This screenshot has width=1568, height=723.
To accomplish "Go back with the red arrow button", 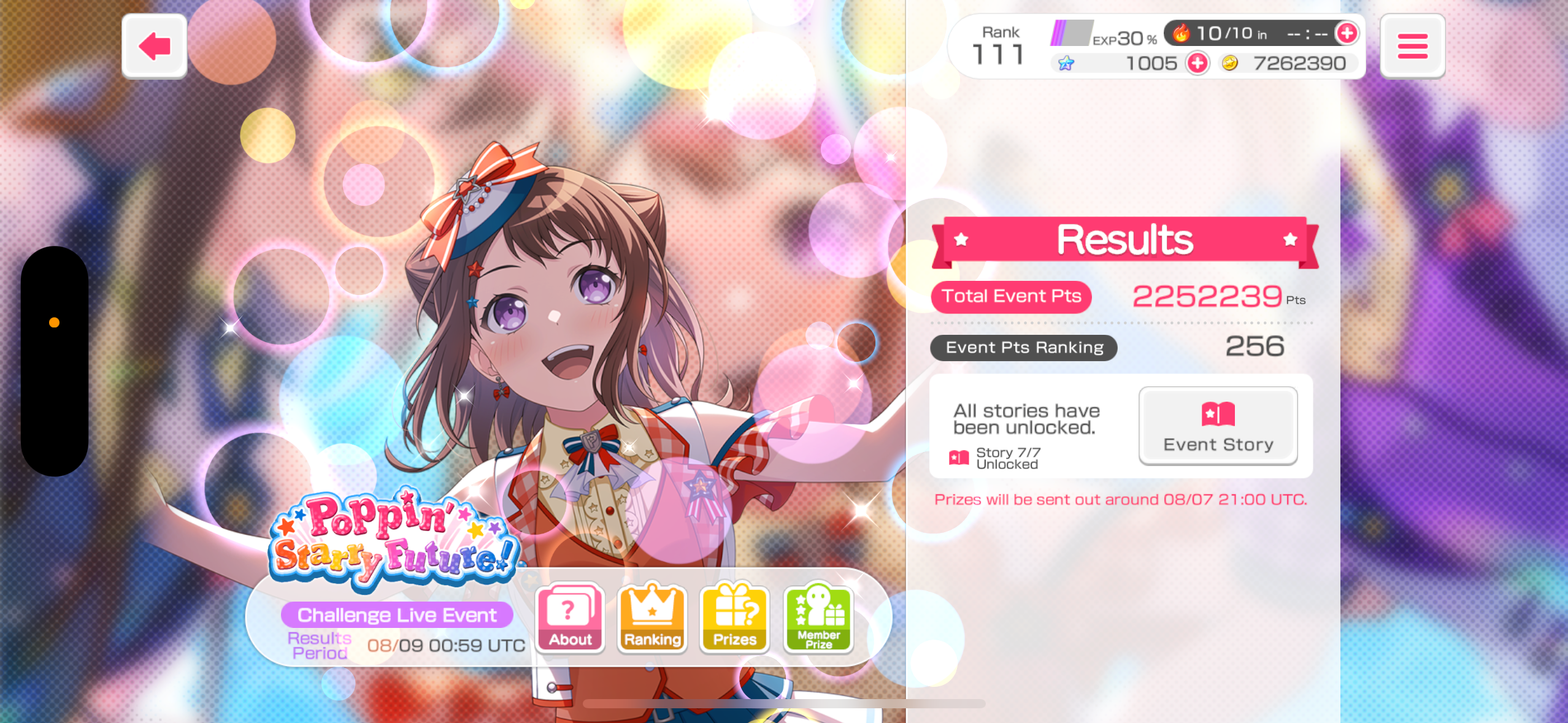I will (x=154, y=46).
